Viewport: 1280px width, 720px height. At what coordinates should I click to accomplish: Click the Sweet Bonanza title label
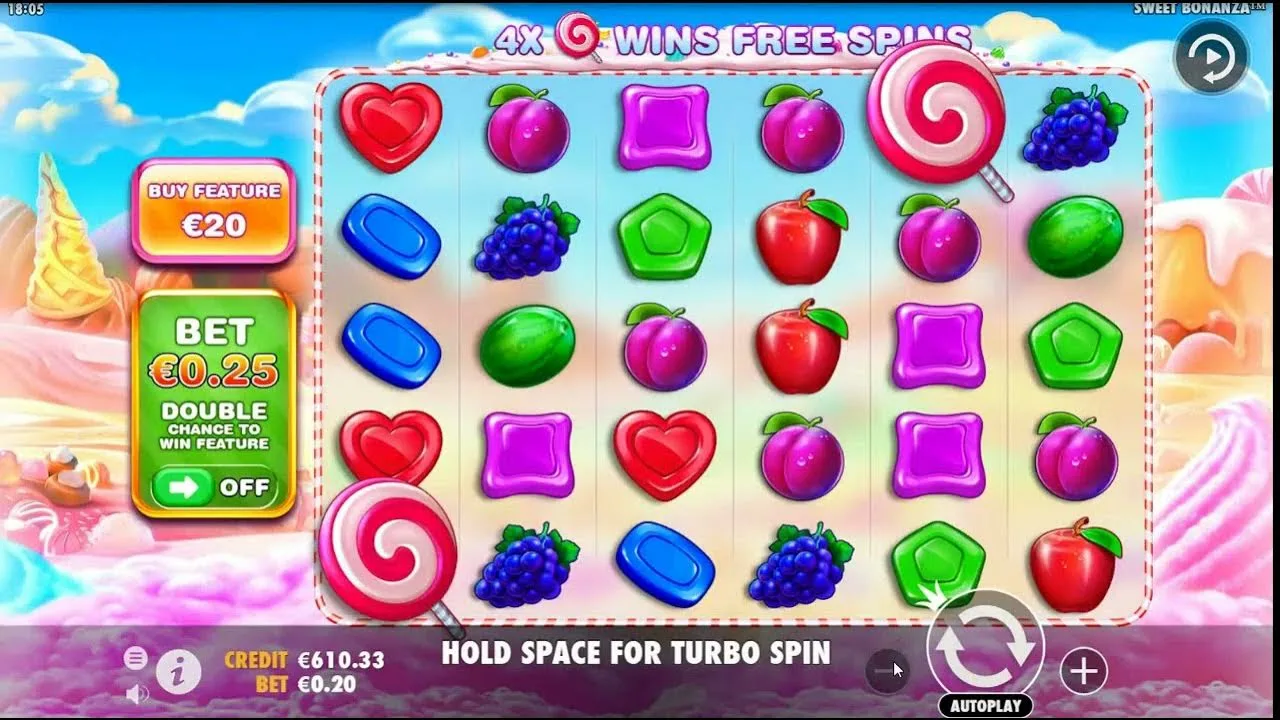[x=1202, y=6]
